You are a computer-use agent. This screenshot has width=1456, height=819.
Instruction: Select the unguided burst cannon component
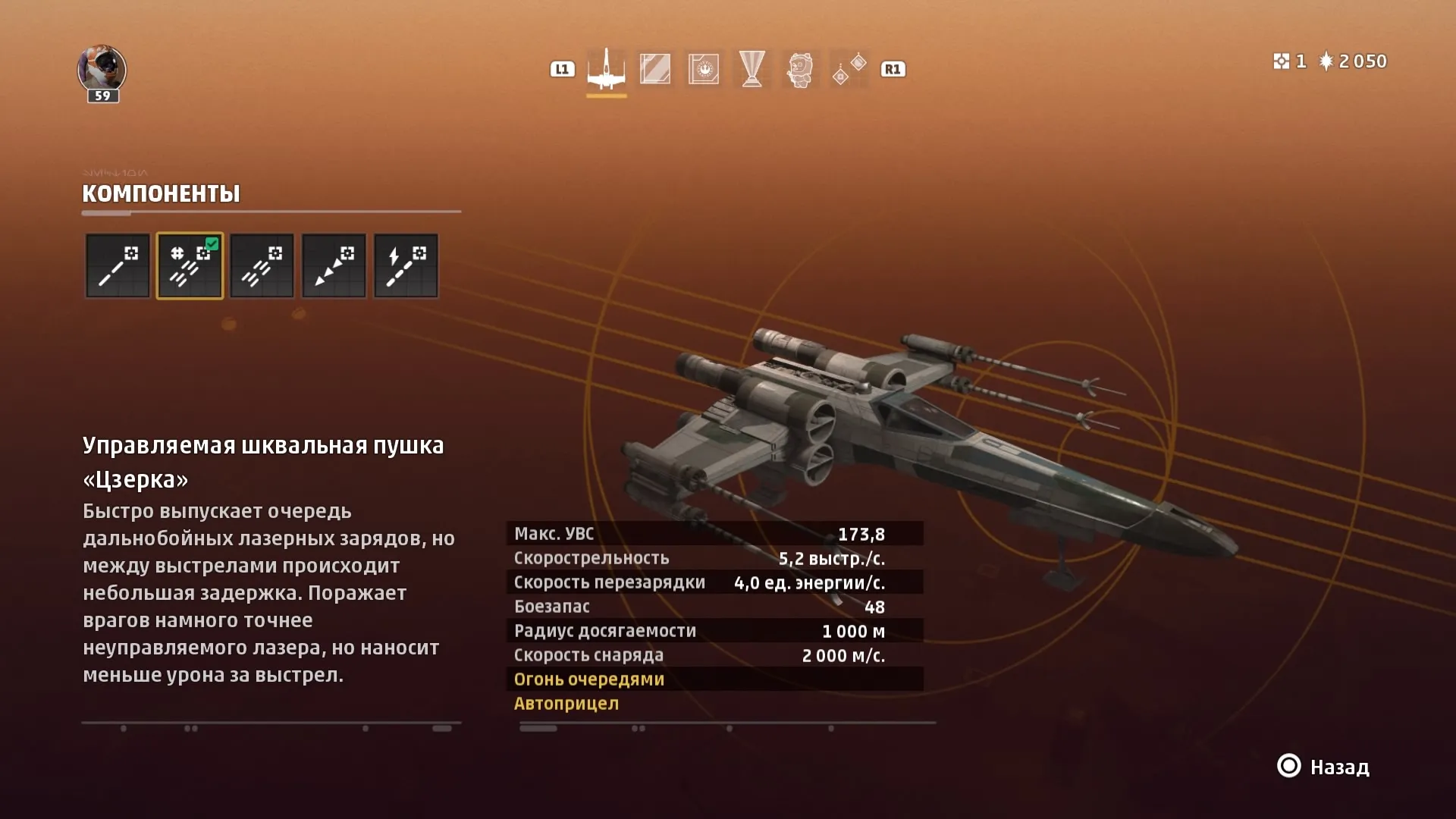click(x=262, y=265)
